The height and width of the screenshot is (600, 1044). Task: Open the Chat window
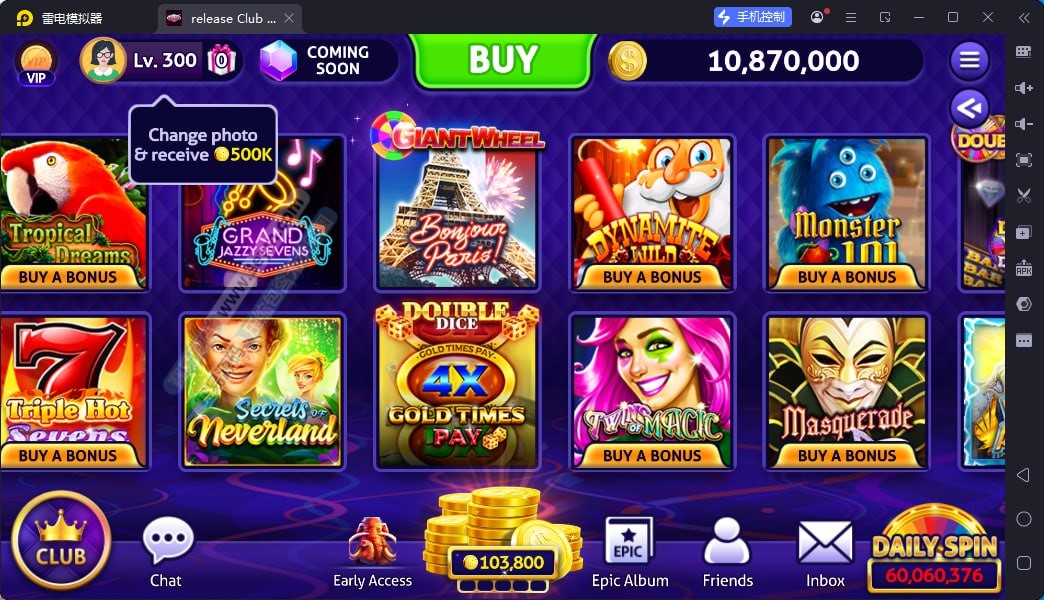pyautogui.click(x=166, y=552)
